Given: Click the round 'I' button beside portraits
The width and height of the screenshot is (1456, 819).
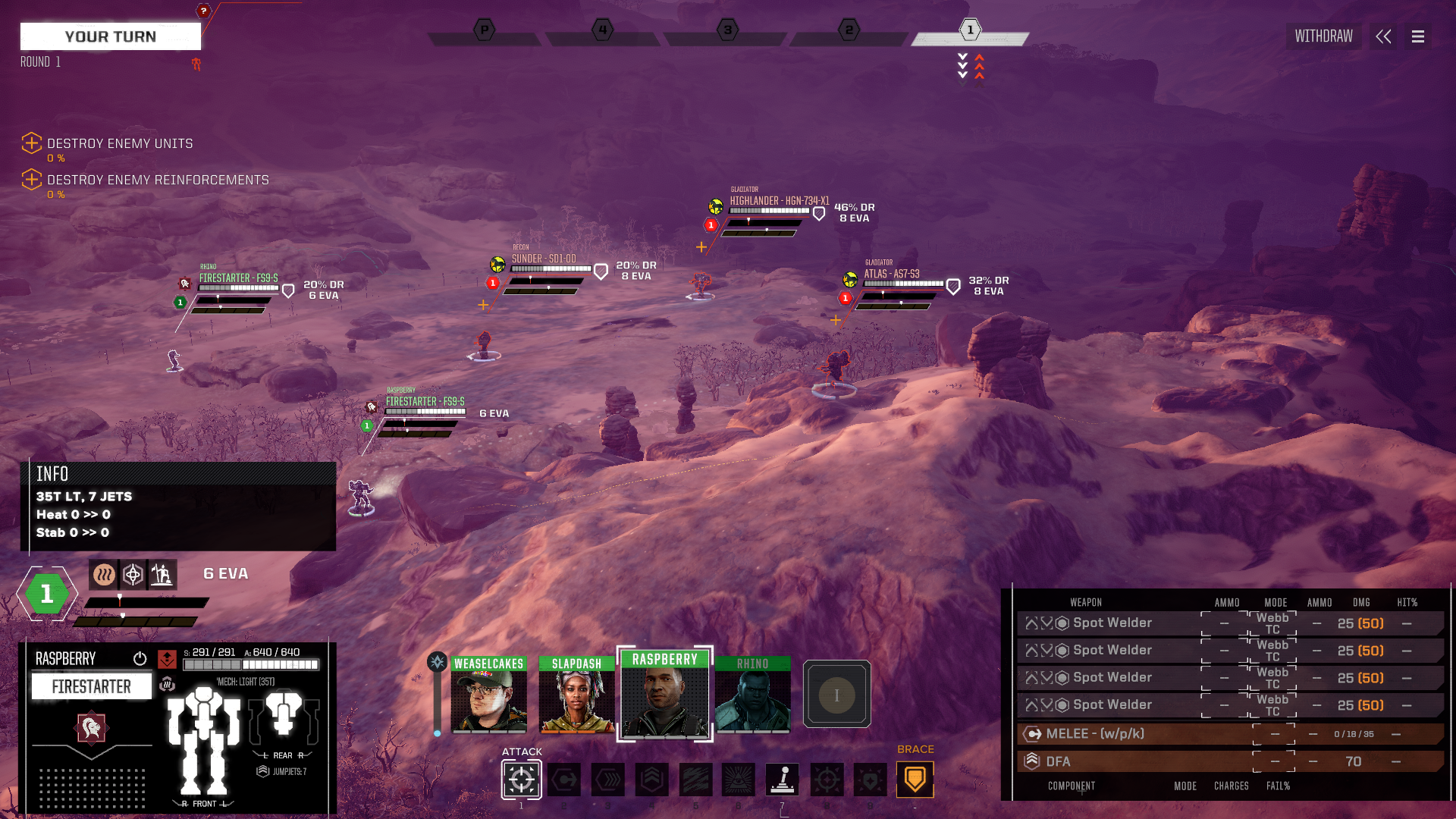Looking at the screenshot, I should (x=836, y=695).
